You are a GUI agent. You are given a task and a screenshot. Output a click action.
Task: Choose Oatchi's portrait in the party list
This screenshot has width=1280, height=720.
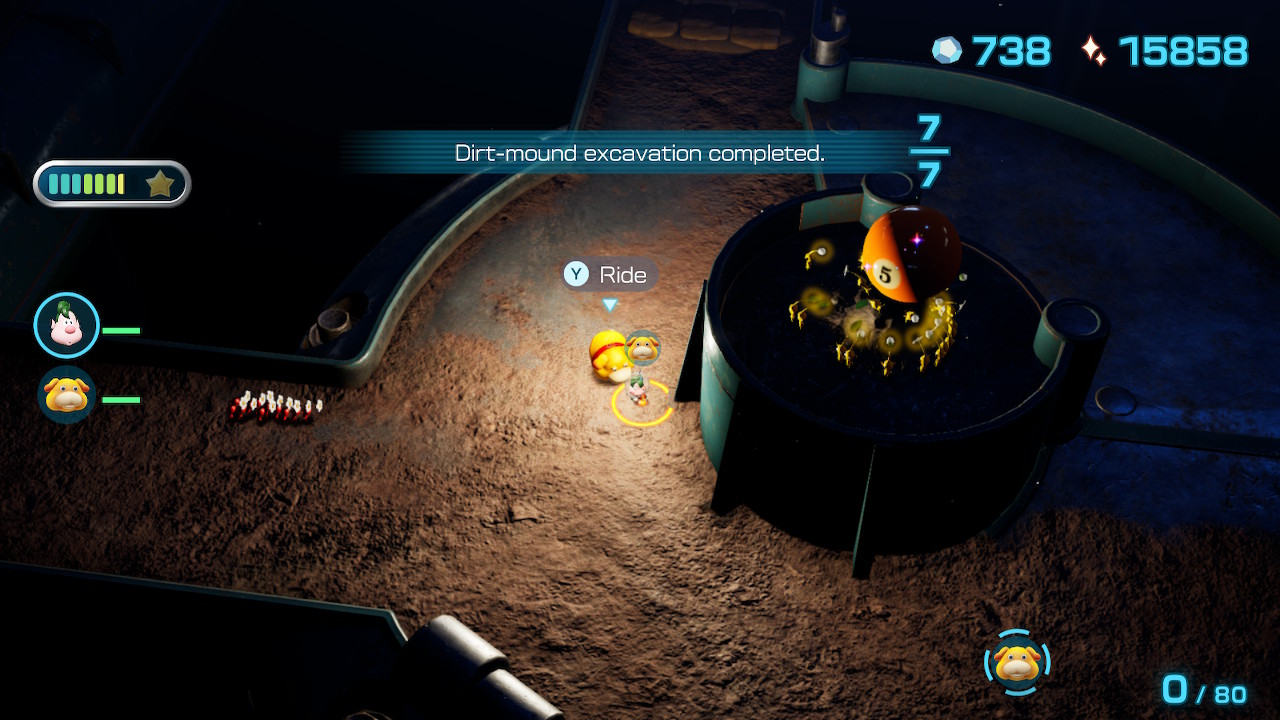point(67,396)
